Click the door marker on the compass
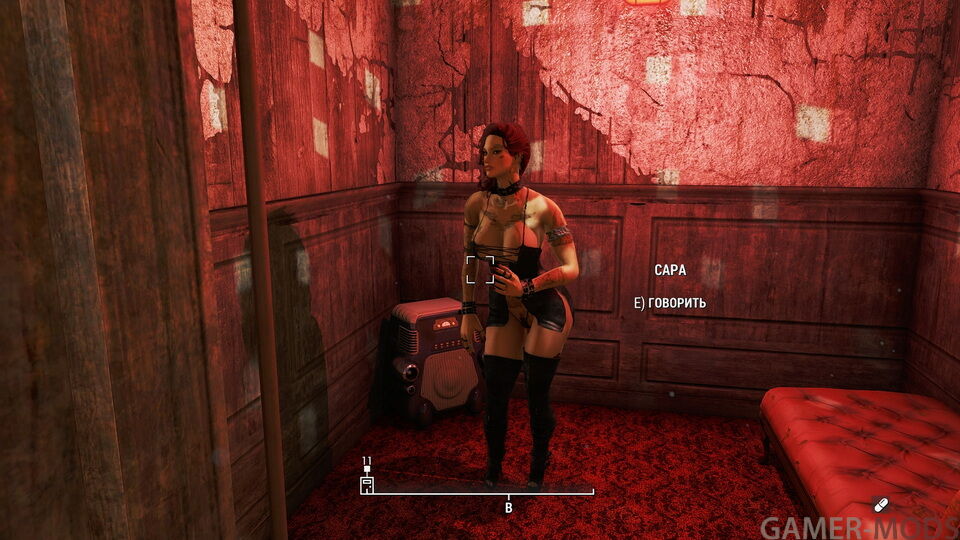The width and height of the screenshot is (960, 540). tap(367, 483)
